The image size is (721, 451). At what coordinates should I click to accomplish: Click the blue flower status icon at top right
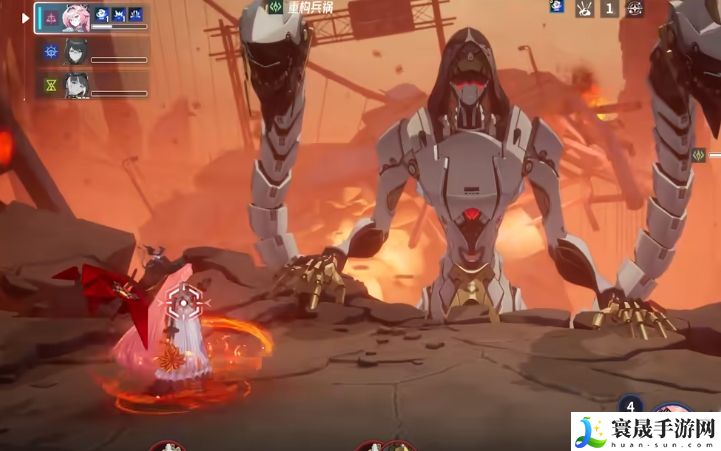coord(557,7)
